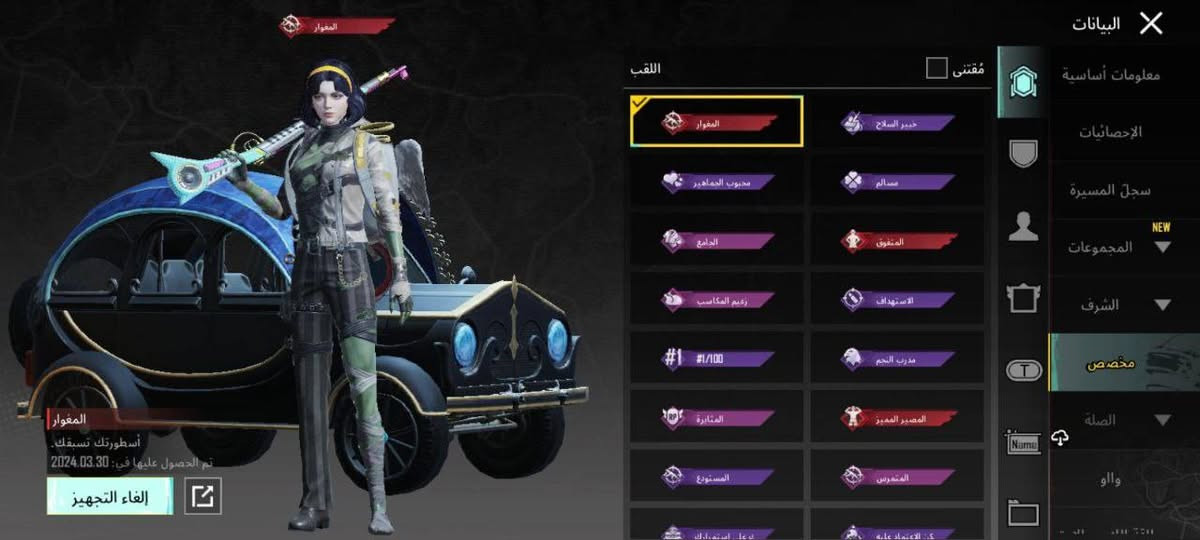Select the highlighted مخصص menu entry
Image resolution: width=1200 pixels, height=540 pixels.
(1110, 363)
